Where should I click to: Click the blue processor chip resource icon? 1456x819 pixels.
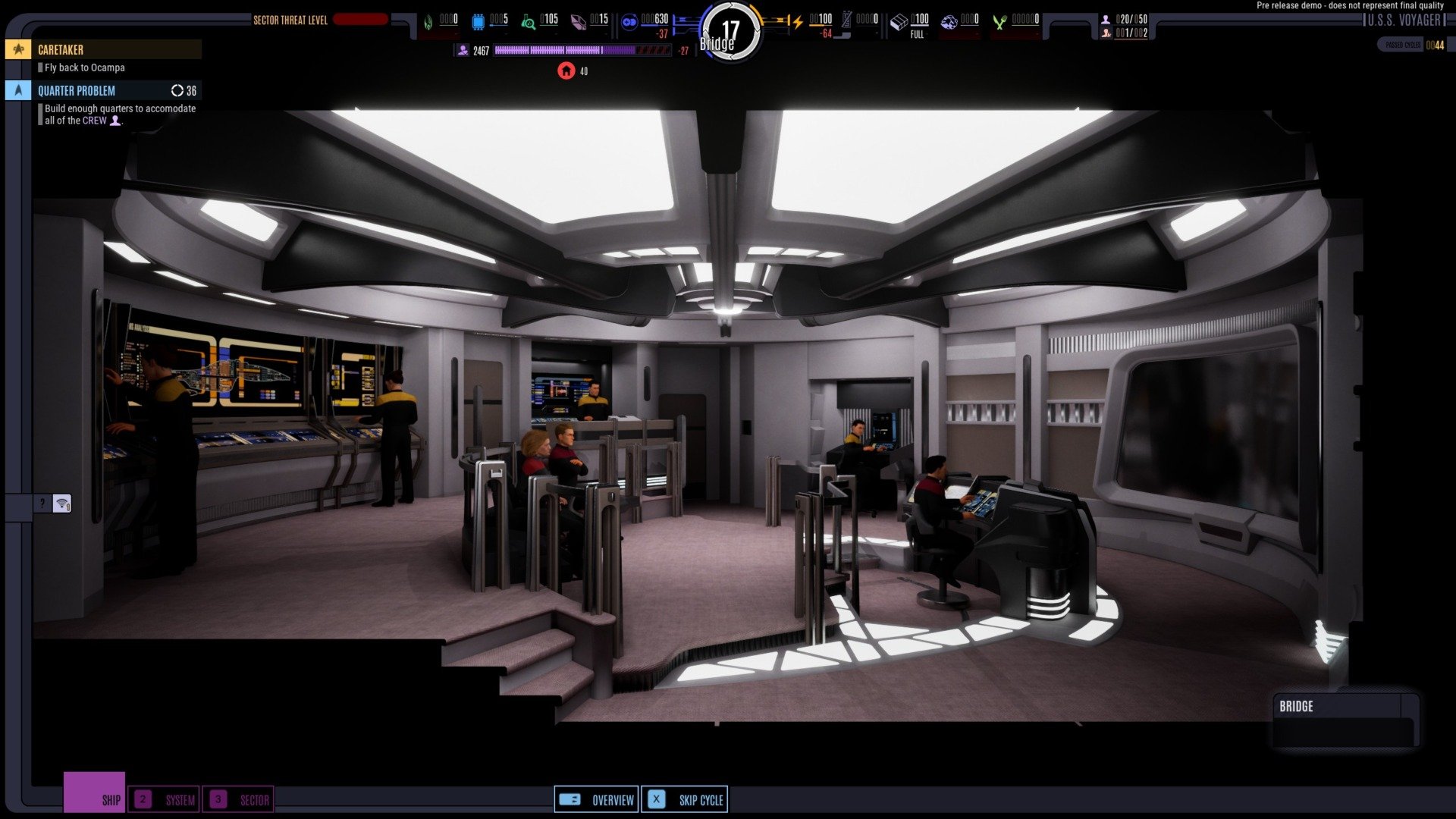(x=479, y=22)
